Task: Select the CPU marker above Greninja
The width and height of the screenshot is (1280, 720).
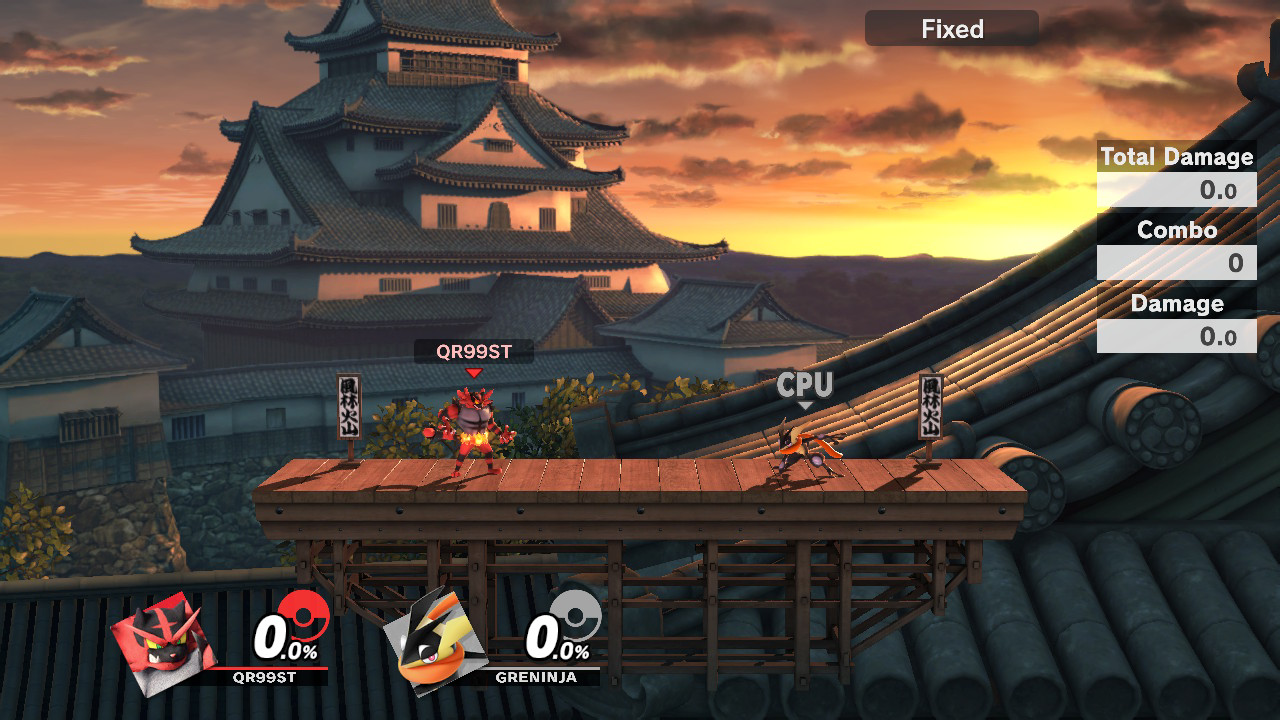Action: [x=805, y=386]
